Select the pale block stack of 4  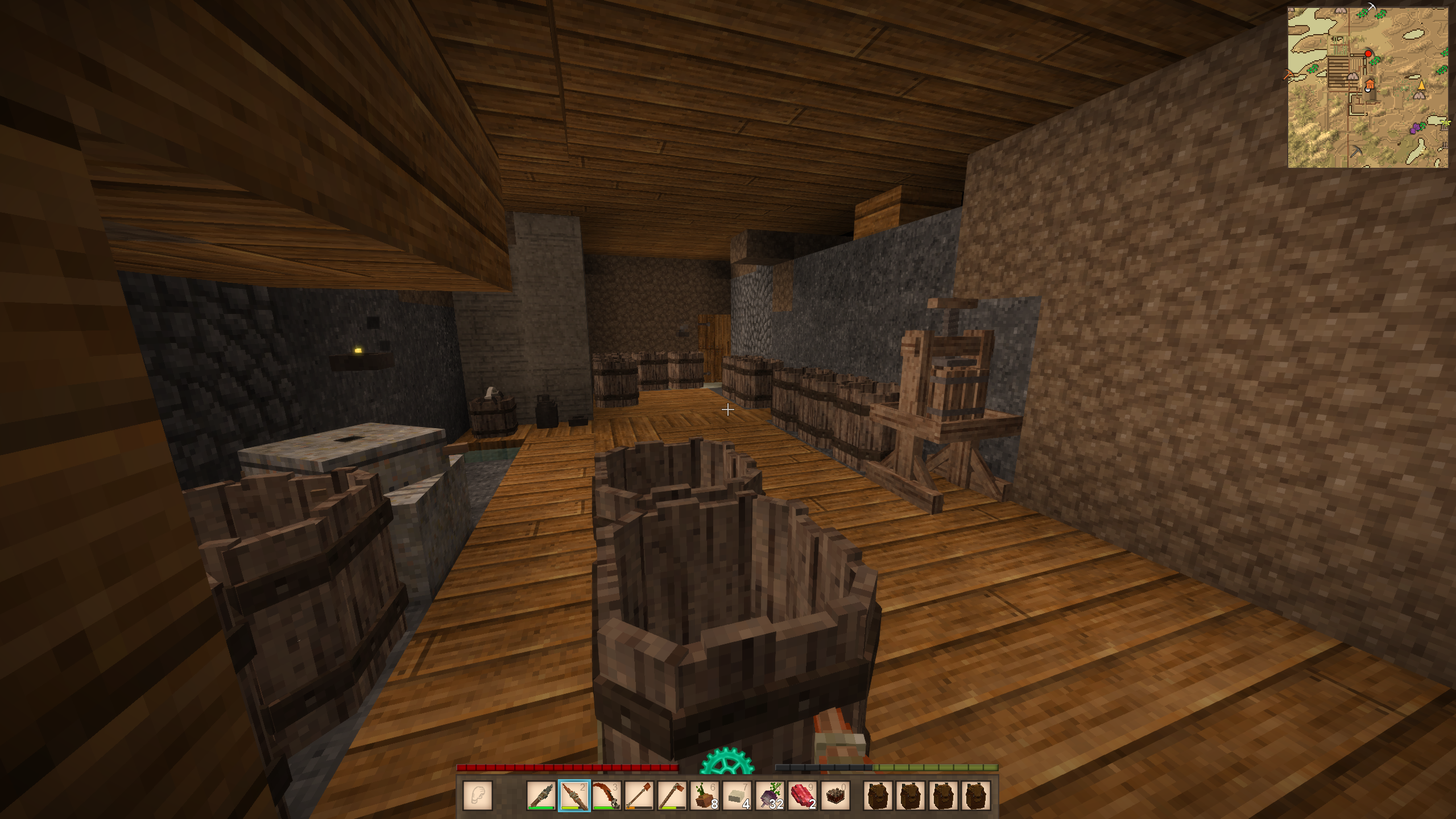coord(738,795)
